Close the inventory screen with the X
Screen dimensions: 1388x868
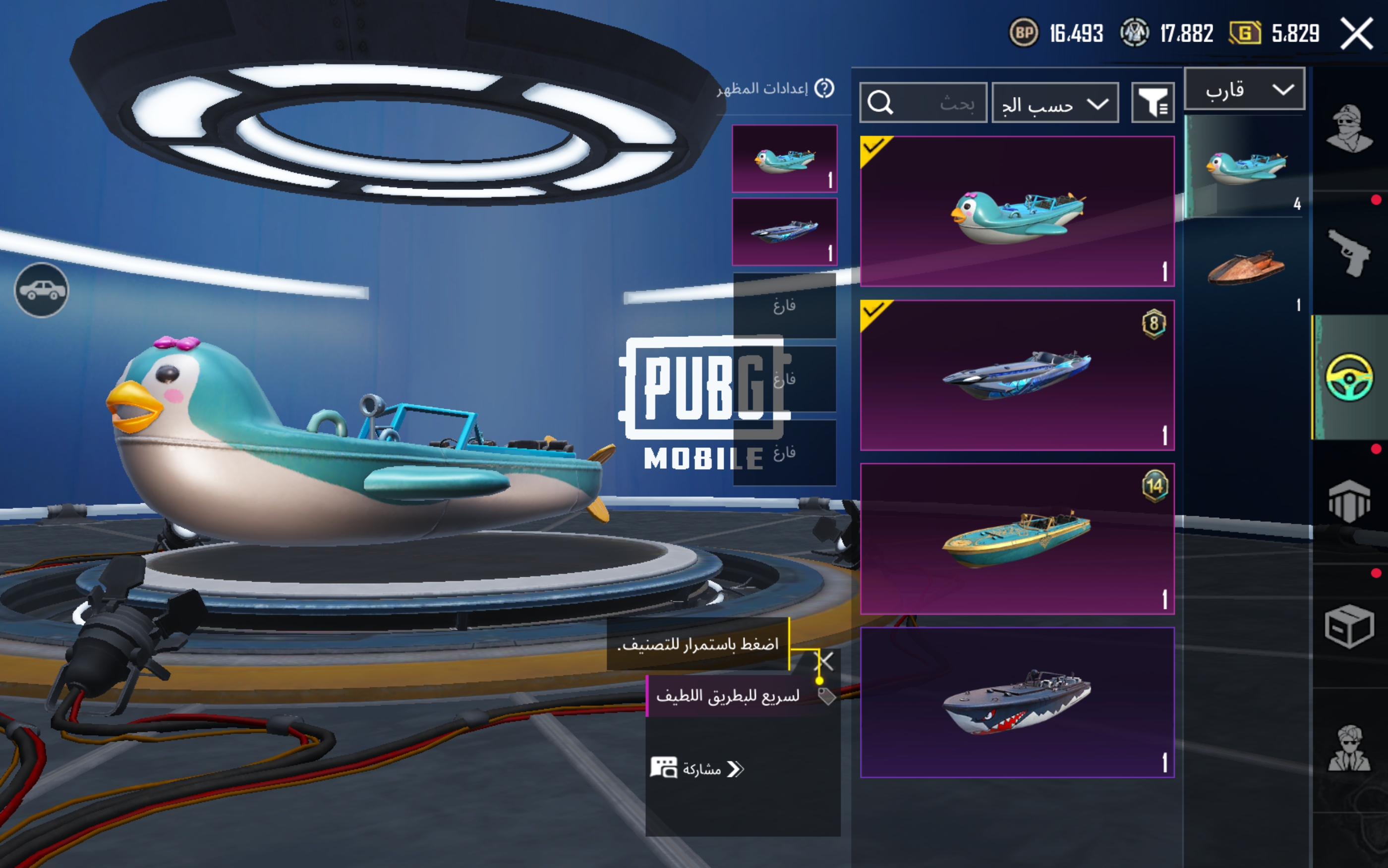point(1356,33)
